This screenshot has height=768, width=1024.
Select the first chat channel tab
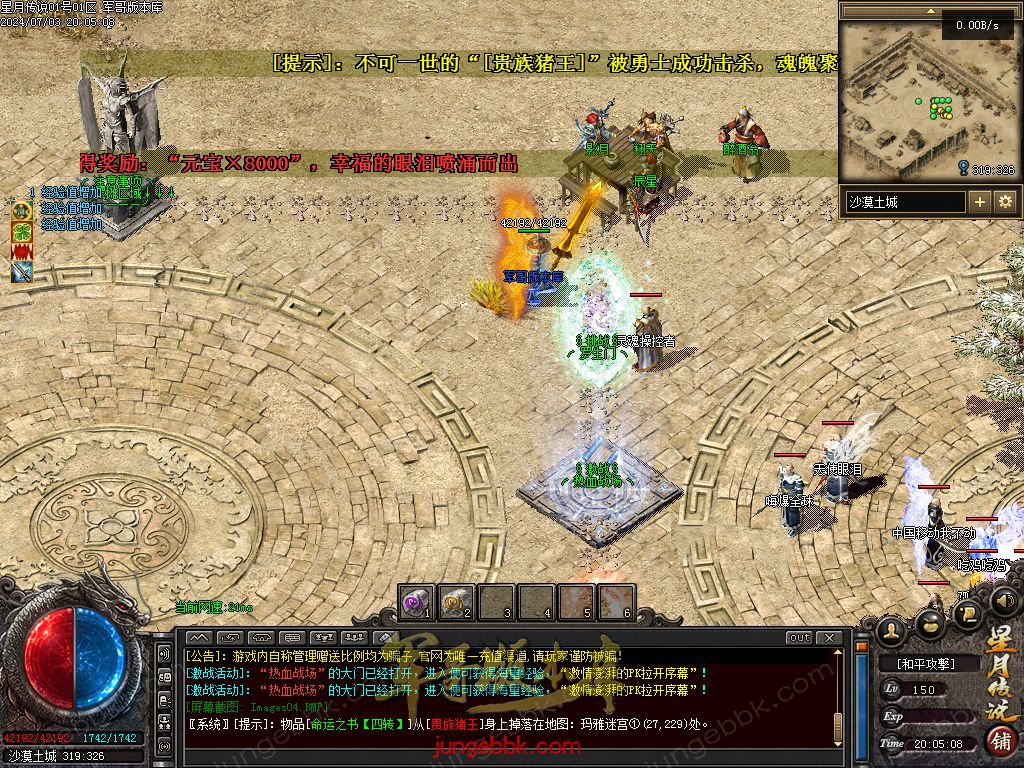click(199, 637)
